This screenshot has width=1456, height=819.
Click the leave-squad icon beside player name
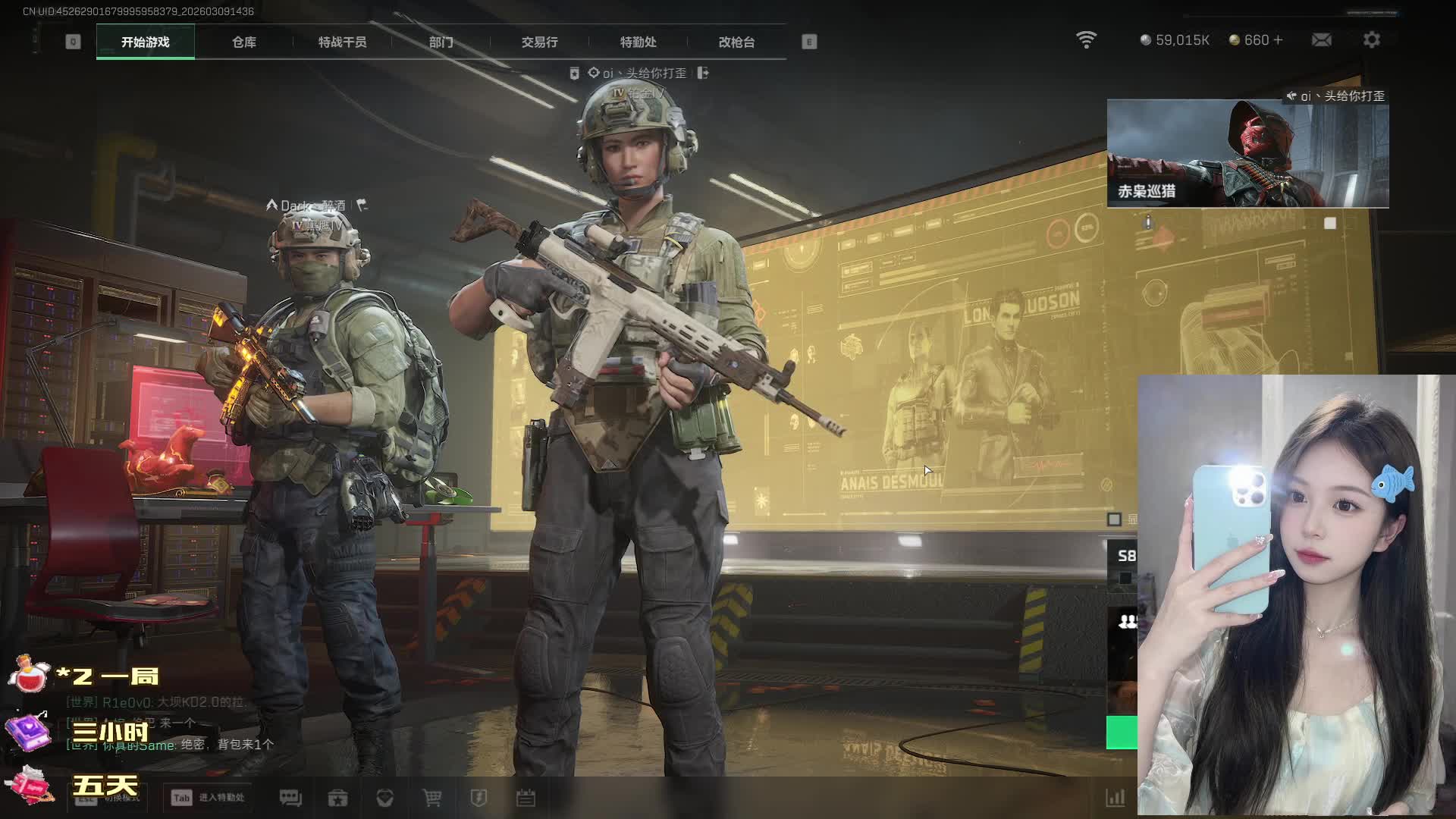pos(703,73)
